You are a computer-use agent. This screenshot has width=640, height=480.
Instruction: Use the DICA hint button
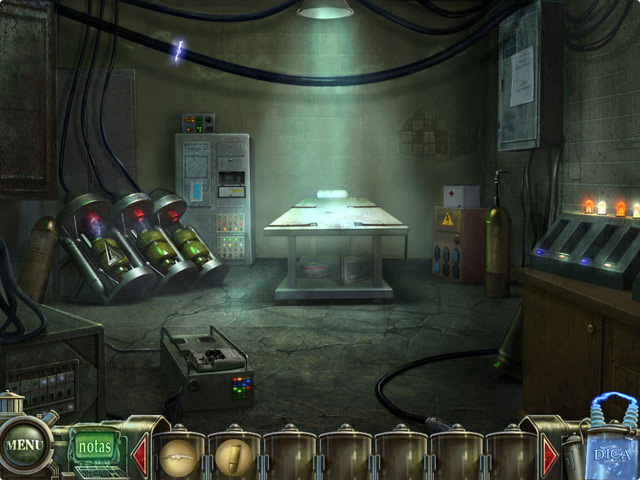pyautogui.click(x=611, y=449)
